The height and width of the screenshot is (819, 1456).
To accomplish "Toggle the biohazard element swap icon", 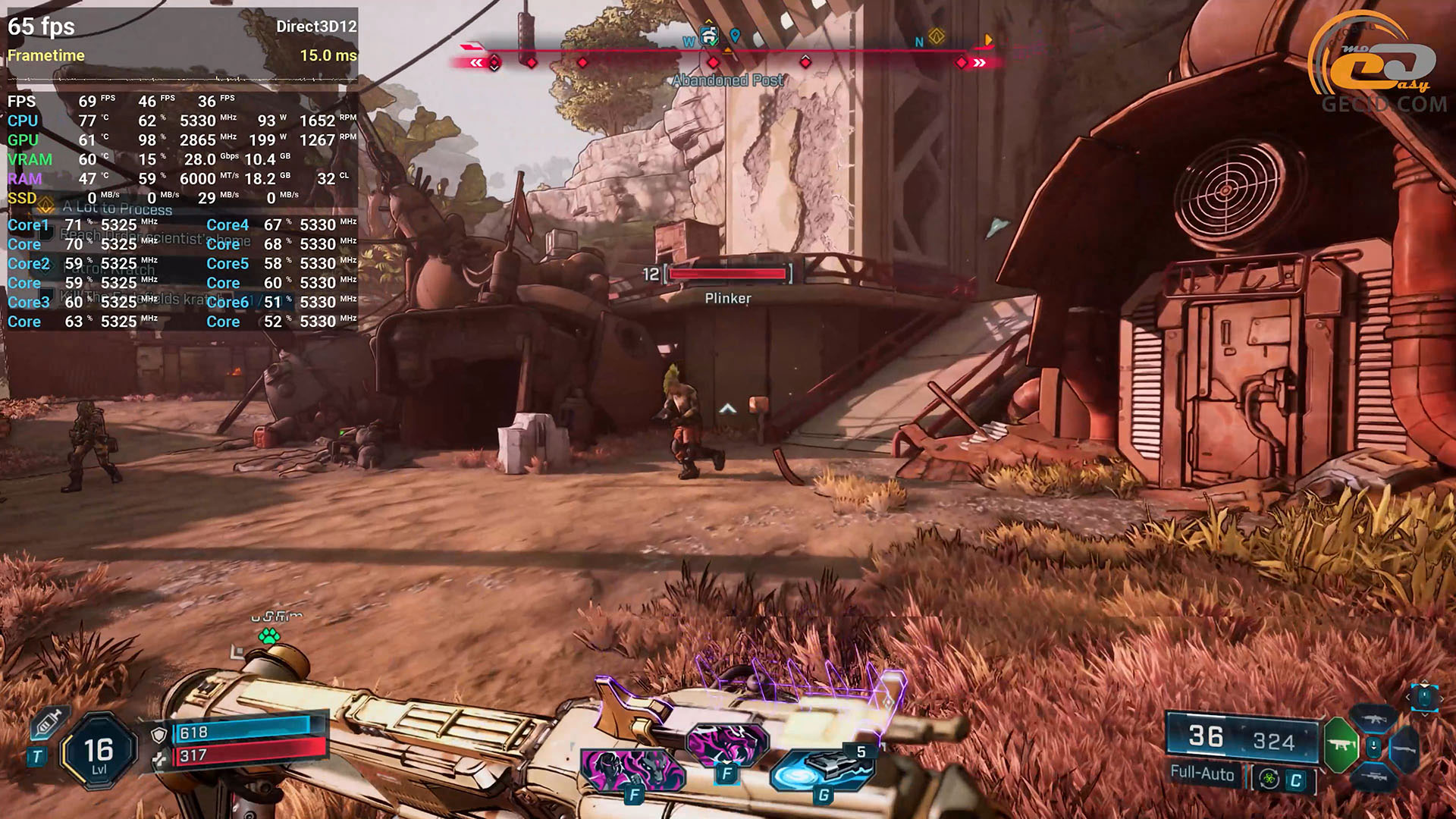I will point(1269,780).
